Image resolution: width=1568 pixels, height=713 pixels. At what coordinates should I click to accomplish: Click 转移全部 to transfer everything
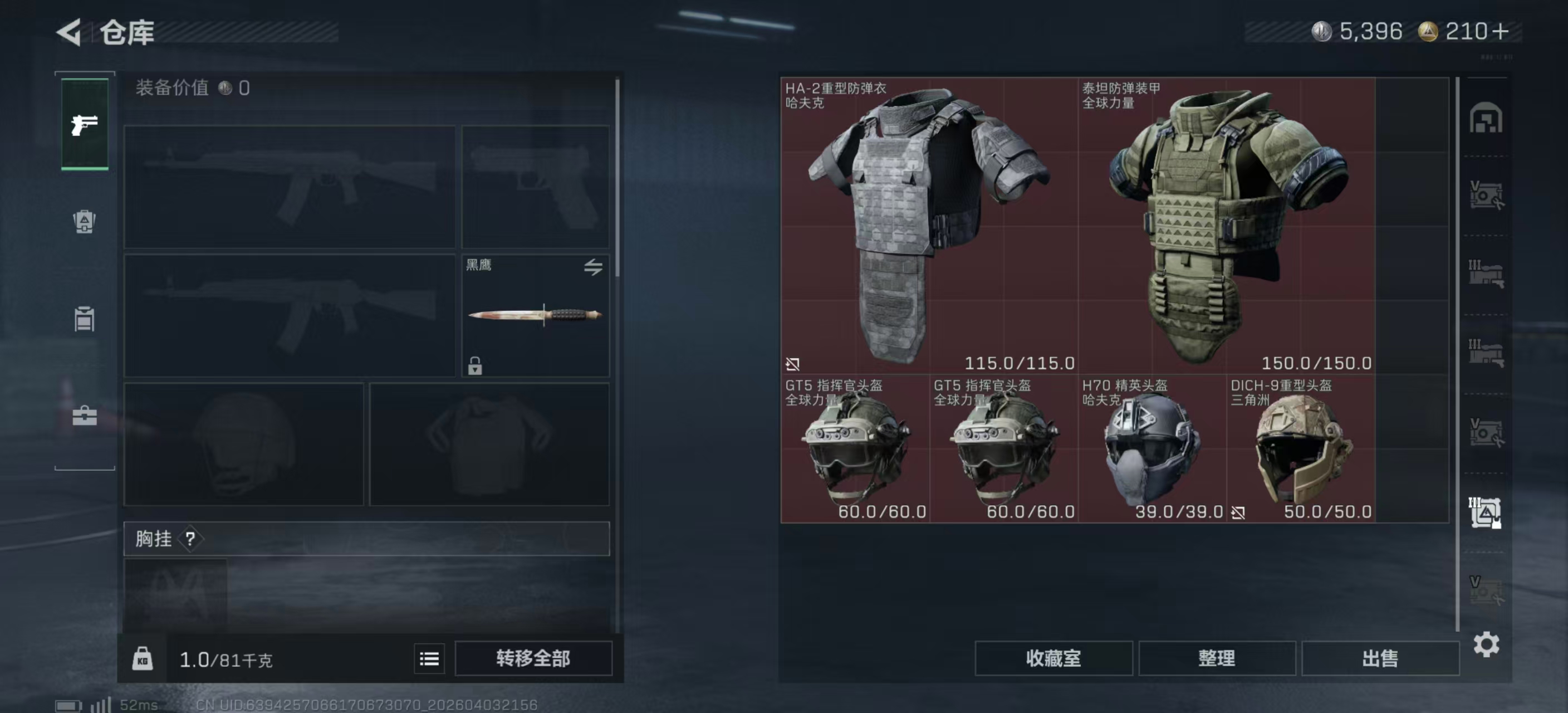point(533,658)
